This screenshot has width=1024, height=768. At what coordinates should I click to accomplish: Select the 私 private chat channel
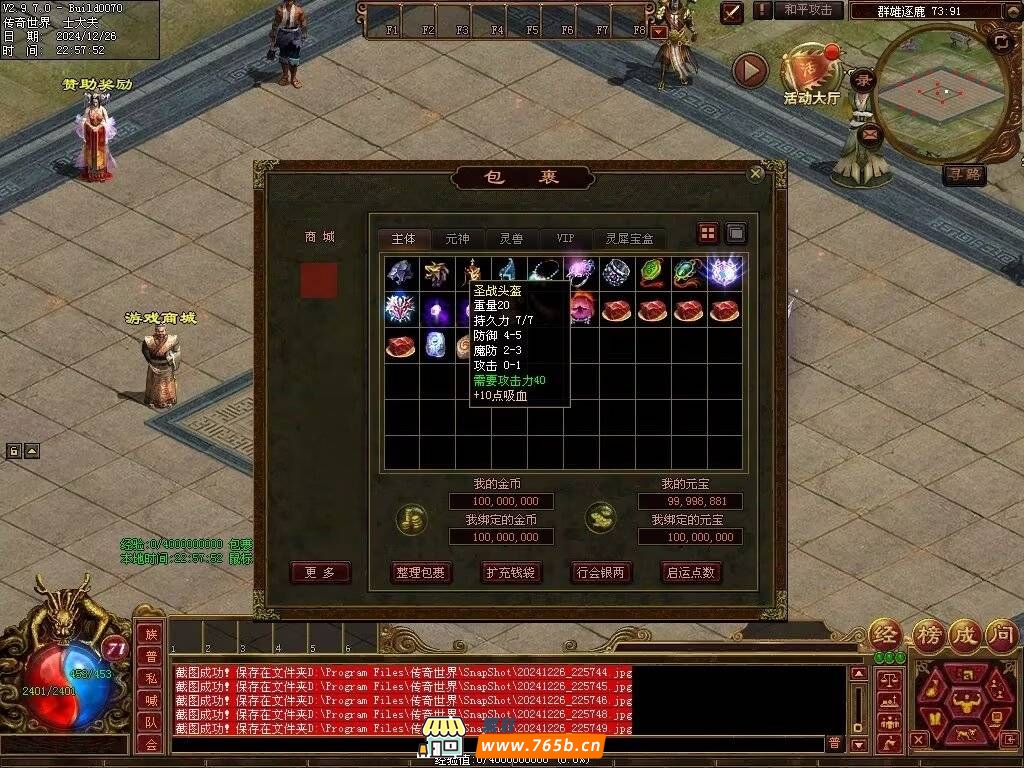pyautogui.click(x=151, y=678)
